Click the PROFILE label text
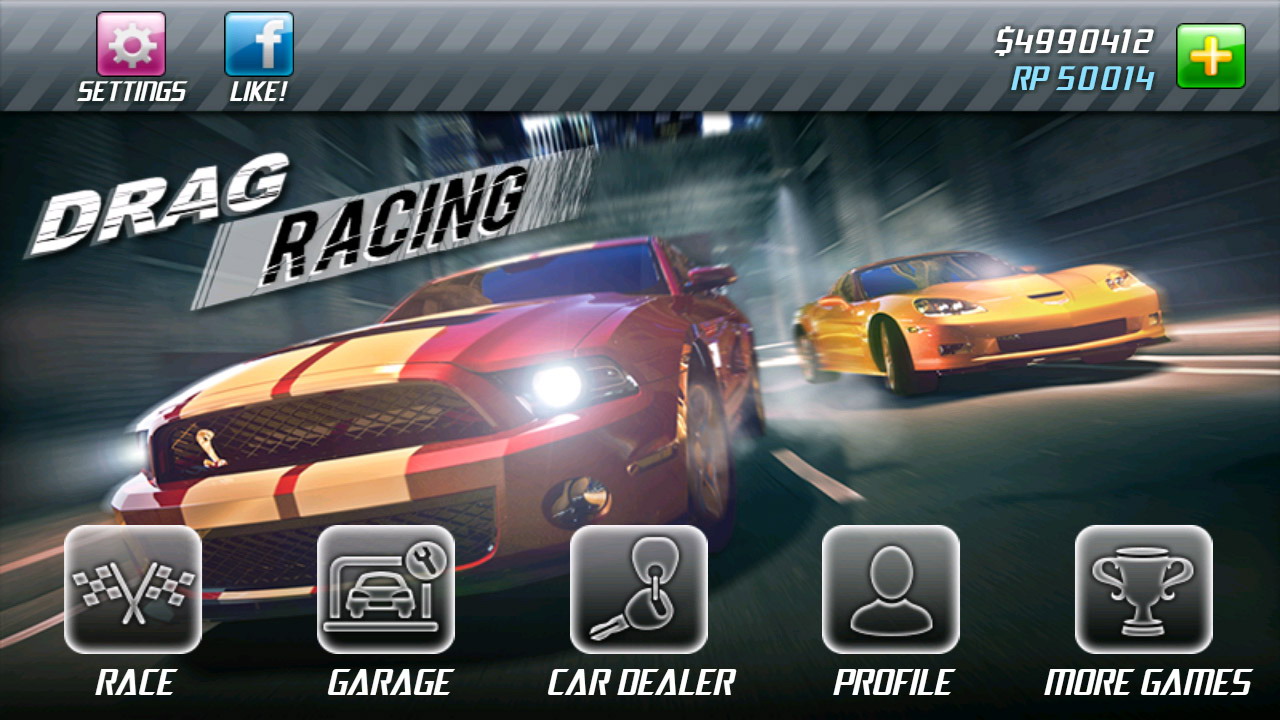The width and height of the screenshot is (1280, 720). point(893,685)
